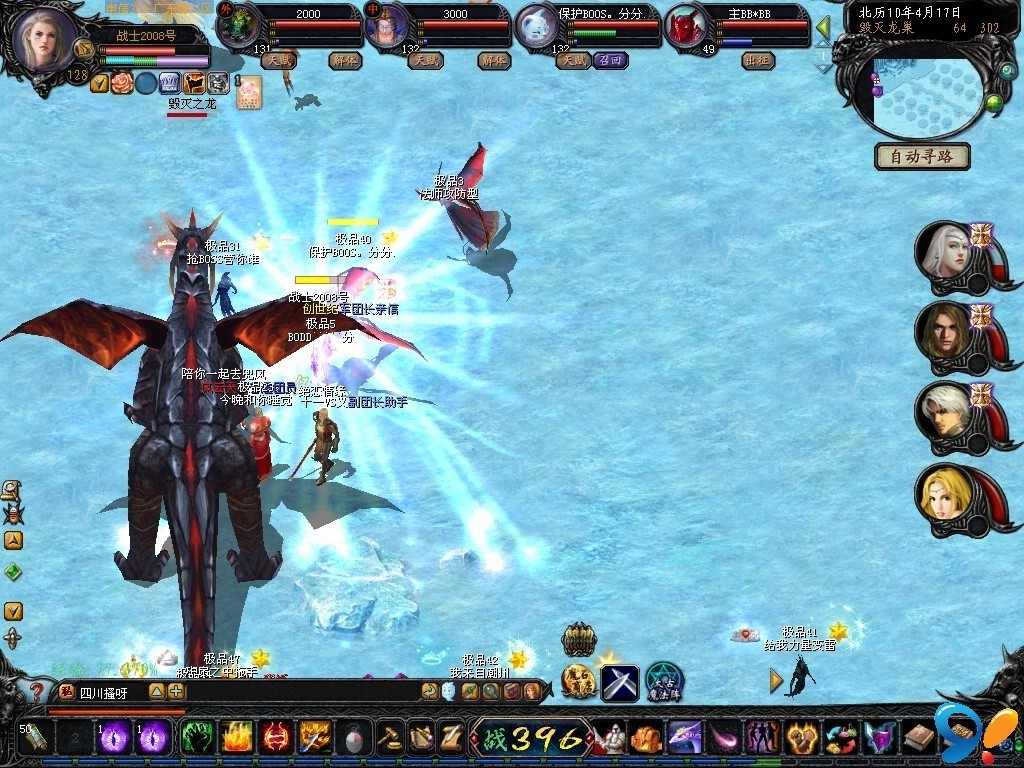The image size is (1024, 768).
Task: Select the white ghost pet portrait
Action: click(538, 27)
